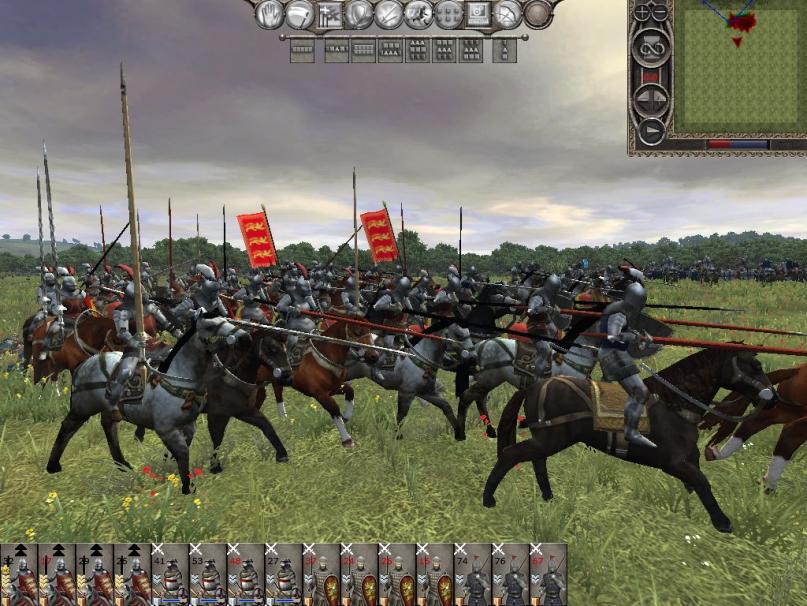807x606 pixels.
Task: Toggle the shield guard mode button
Action: [359, 14]
